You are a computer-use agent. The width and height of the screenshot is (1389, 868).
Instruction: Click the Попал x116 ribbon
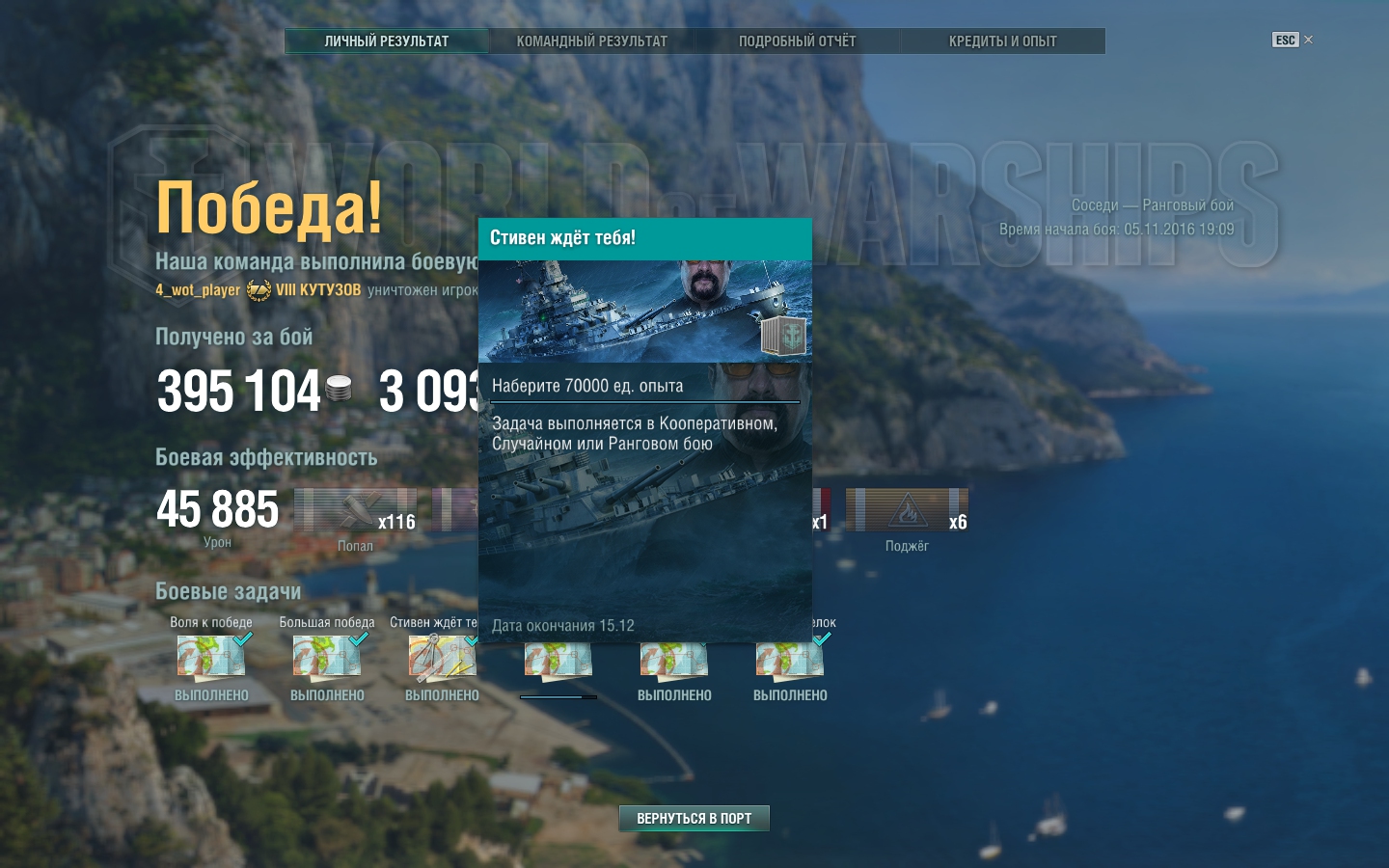tap(355, 510)
